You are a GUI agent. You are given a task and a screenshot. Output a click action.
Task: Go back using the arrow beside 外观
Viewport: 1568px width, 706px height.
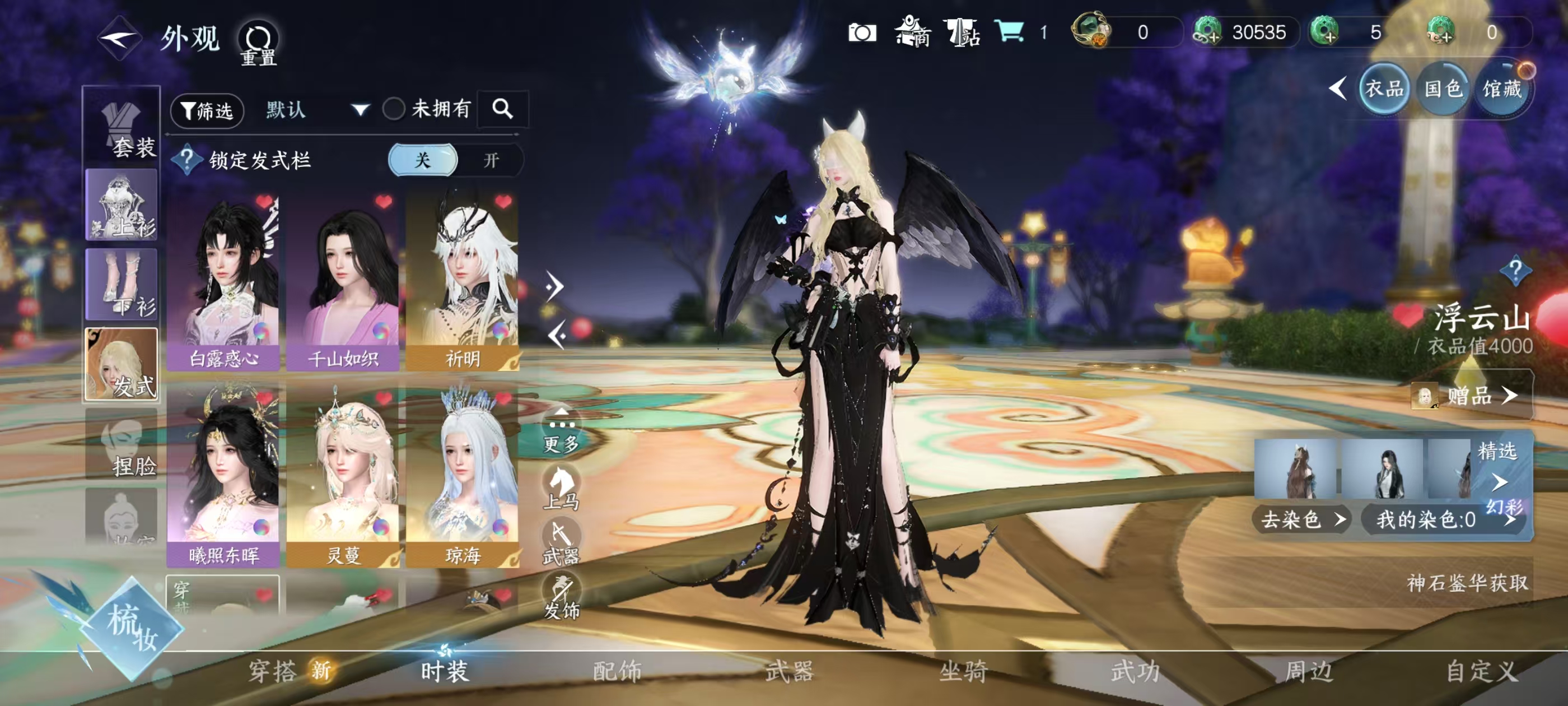click(119, 38)
